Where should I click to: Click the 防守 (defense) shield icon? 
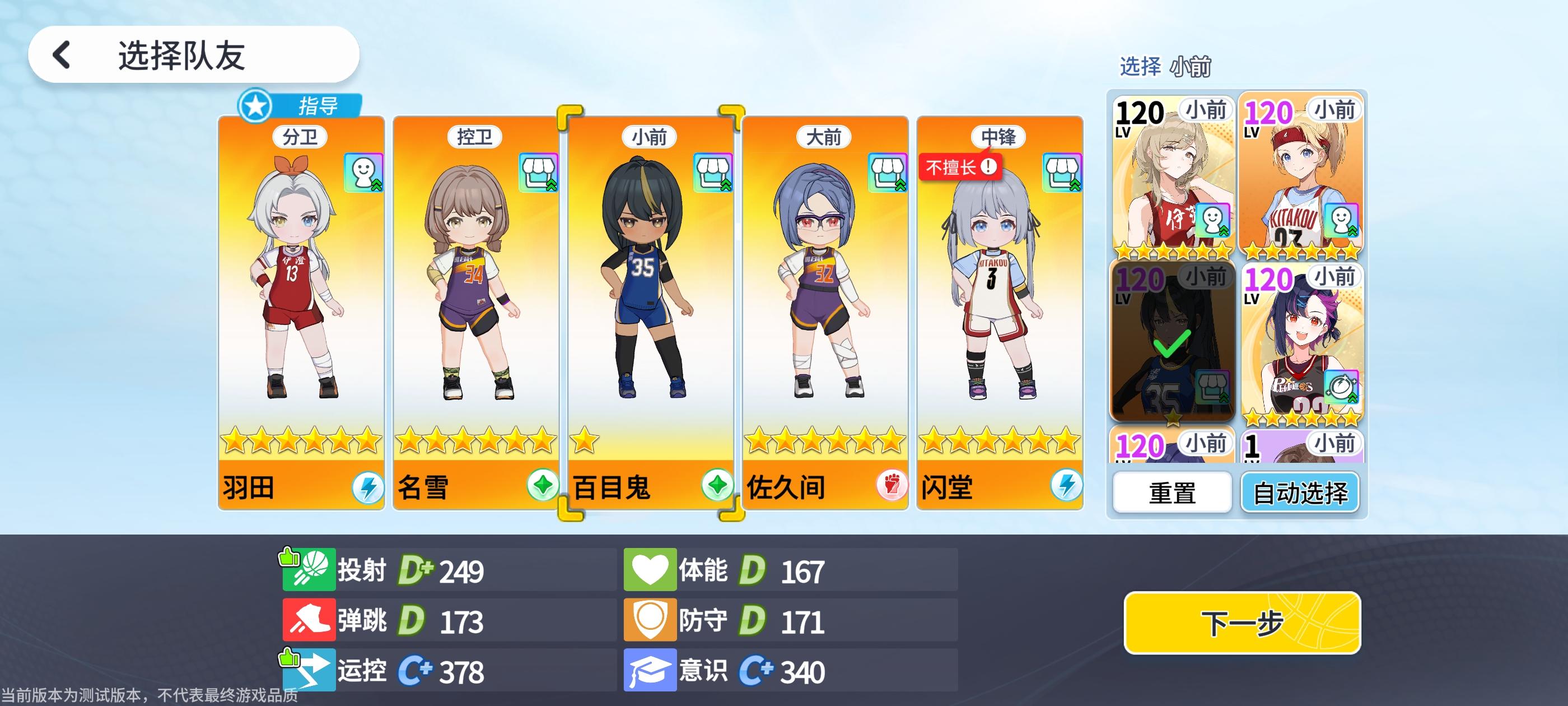tap(651, 621)
